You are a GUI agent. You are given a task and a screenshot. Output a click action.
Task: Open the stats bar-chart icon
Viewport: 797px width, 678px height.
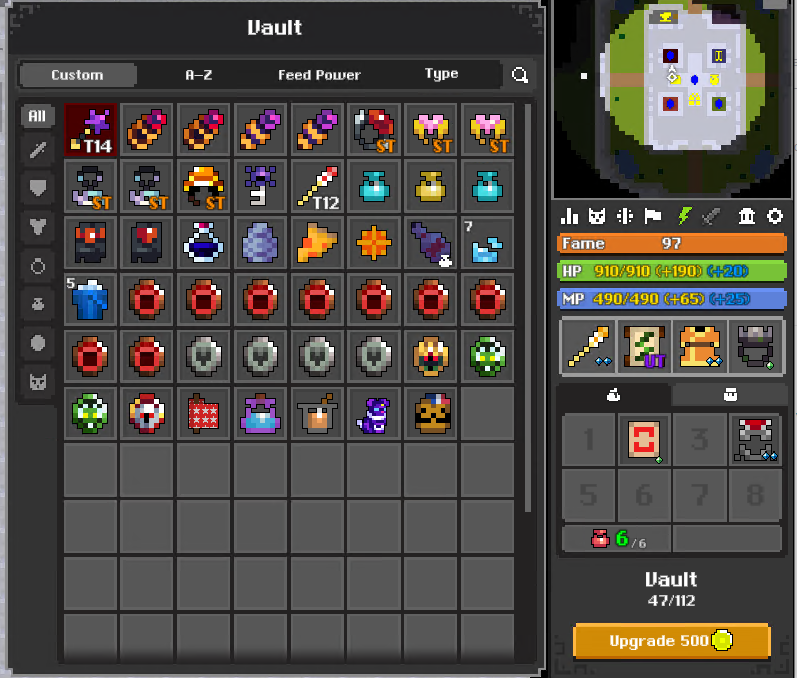tap(570, 216)
